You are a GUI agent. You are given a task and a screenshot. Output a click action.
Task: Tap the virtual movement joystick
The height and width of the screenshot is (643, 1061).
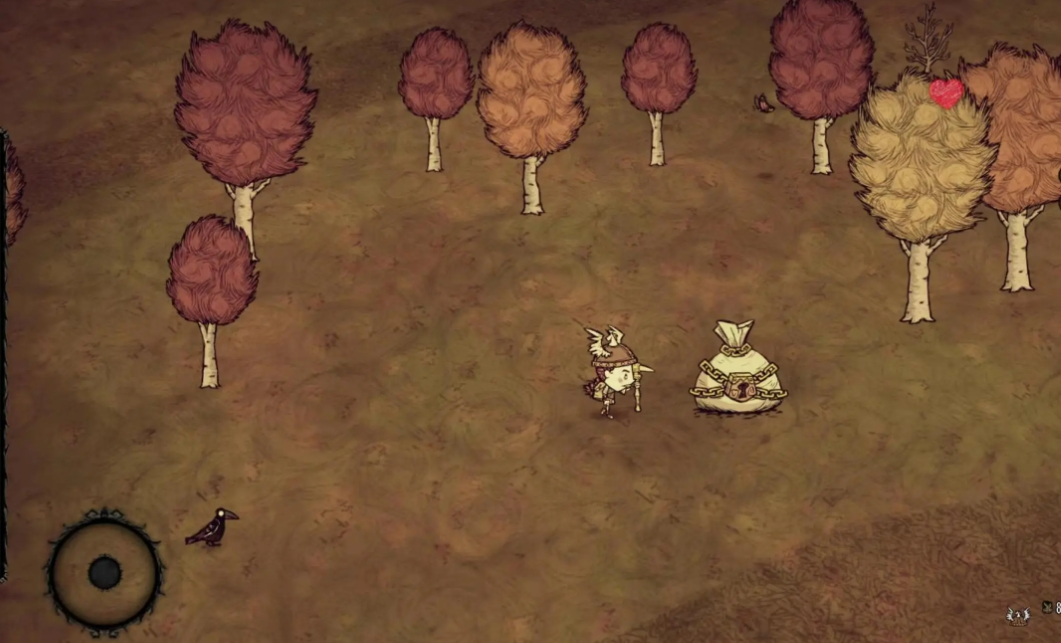[104, 573]
